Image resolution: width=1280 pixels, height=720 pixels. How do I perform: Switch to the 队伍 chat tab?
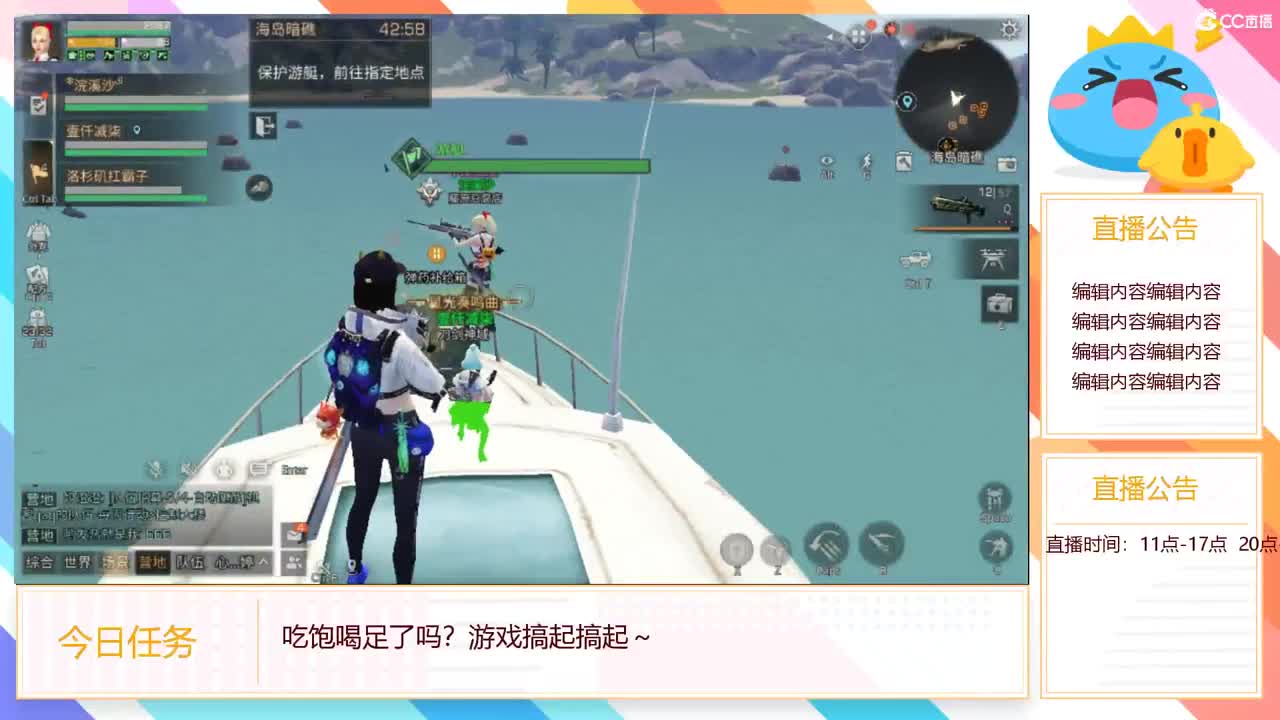[x=190, y=563]
